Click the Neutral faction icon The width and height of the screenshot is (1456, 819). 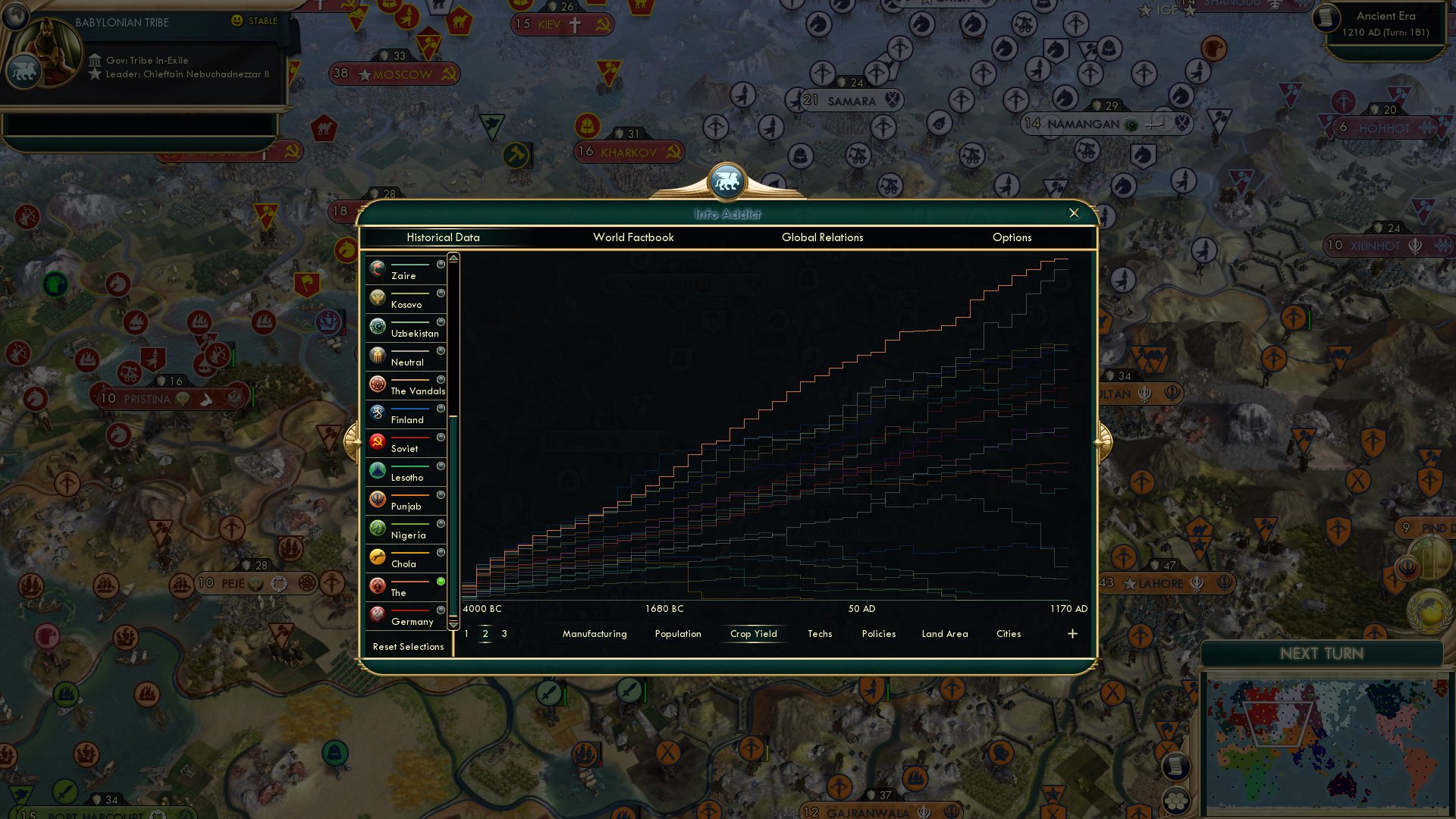pos(377,354)
